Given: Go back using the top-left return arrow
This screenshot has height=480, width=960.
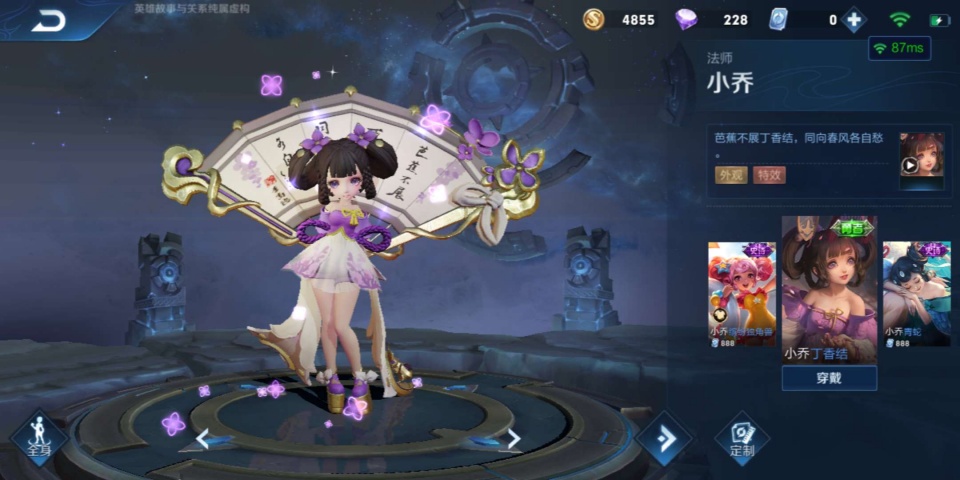Looking at the screenshot, I should tap(48, 20).
